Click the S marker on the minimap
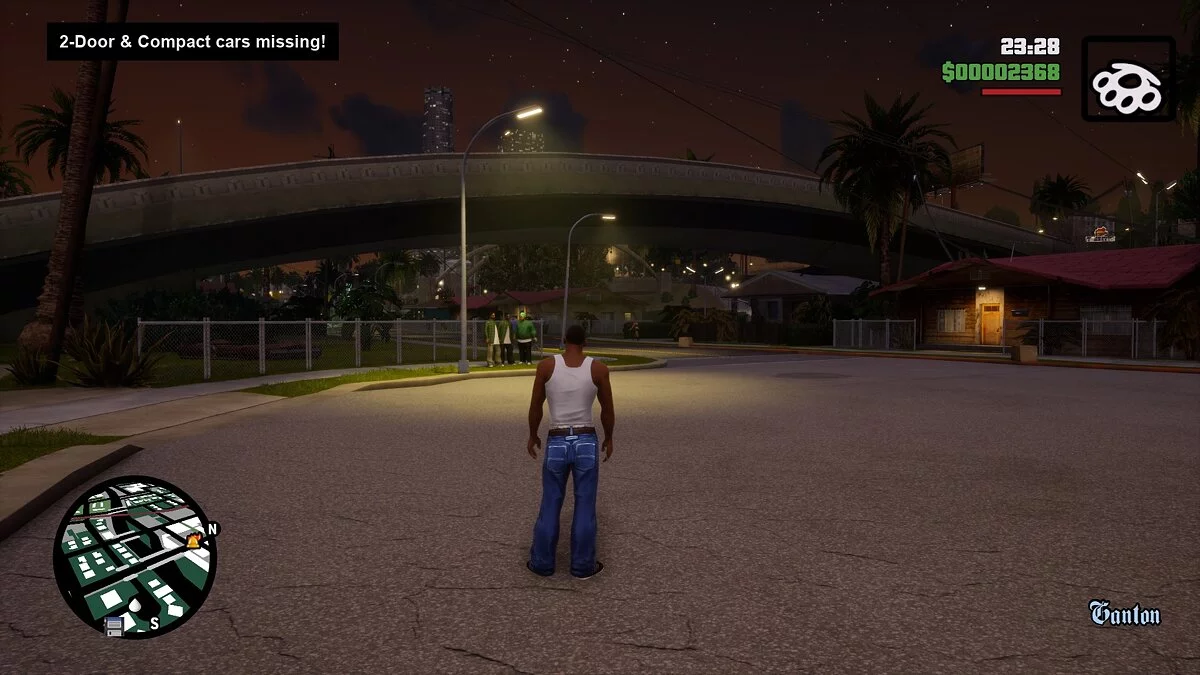The image size is (1200, 675). coord(154,623)
